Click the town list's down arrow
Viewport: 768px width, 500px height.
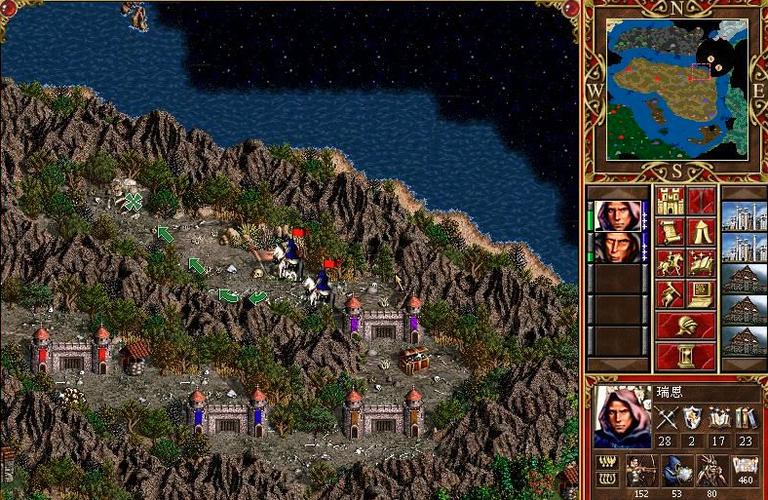point(743,363)
